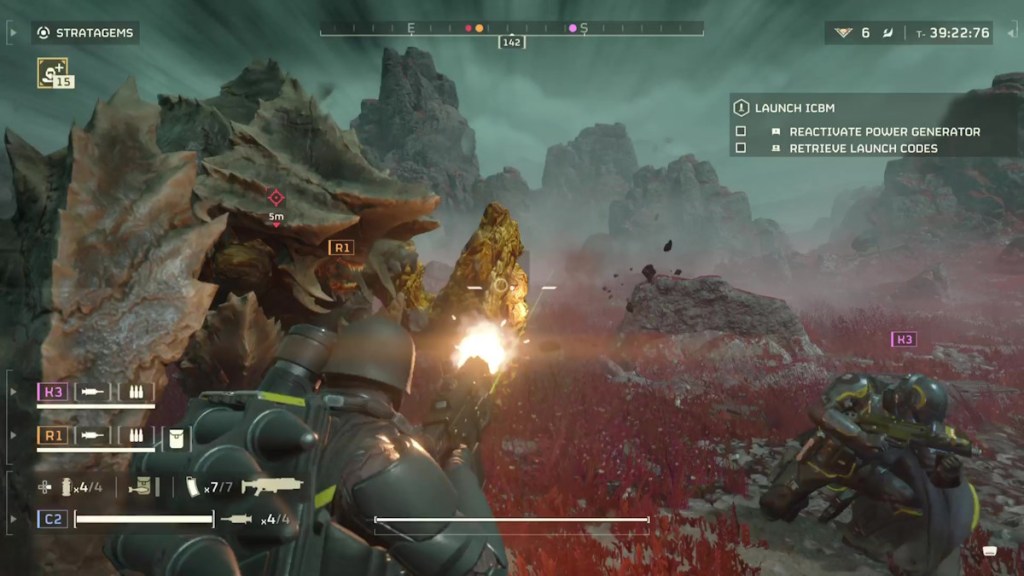Select the equipped rifle weapon icon

point(272,487)
